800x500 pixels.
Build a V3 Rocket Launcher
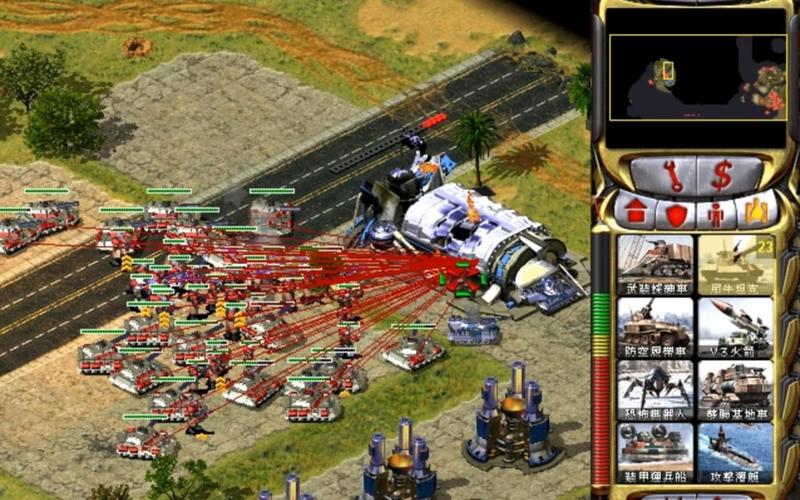coord(735,328)
